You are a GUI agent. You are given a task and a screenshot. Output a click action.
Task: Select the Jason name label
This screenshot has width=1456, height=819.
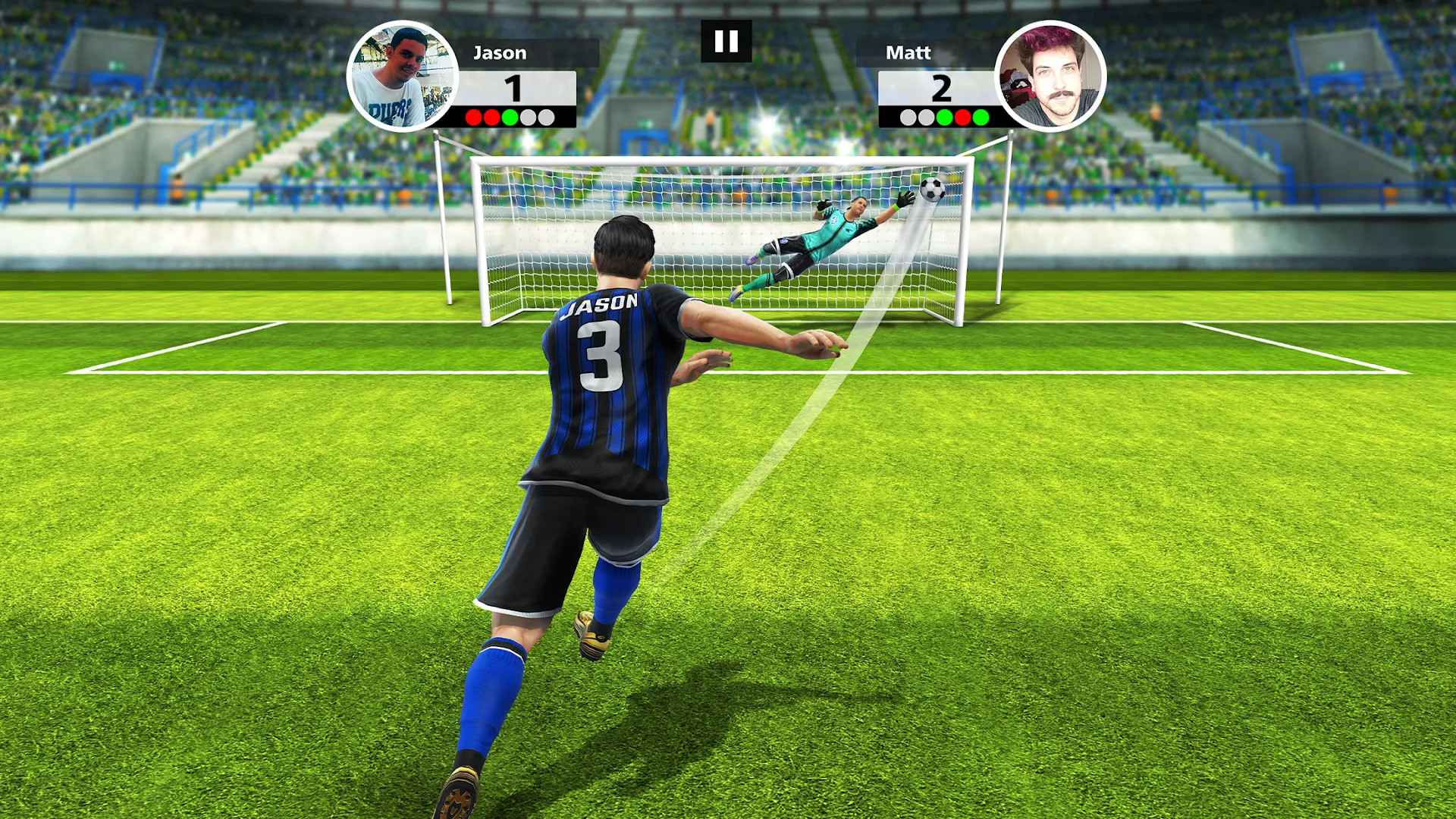point(500,52)
